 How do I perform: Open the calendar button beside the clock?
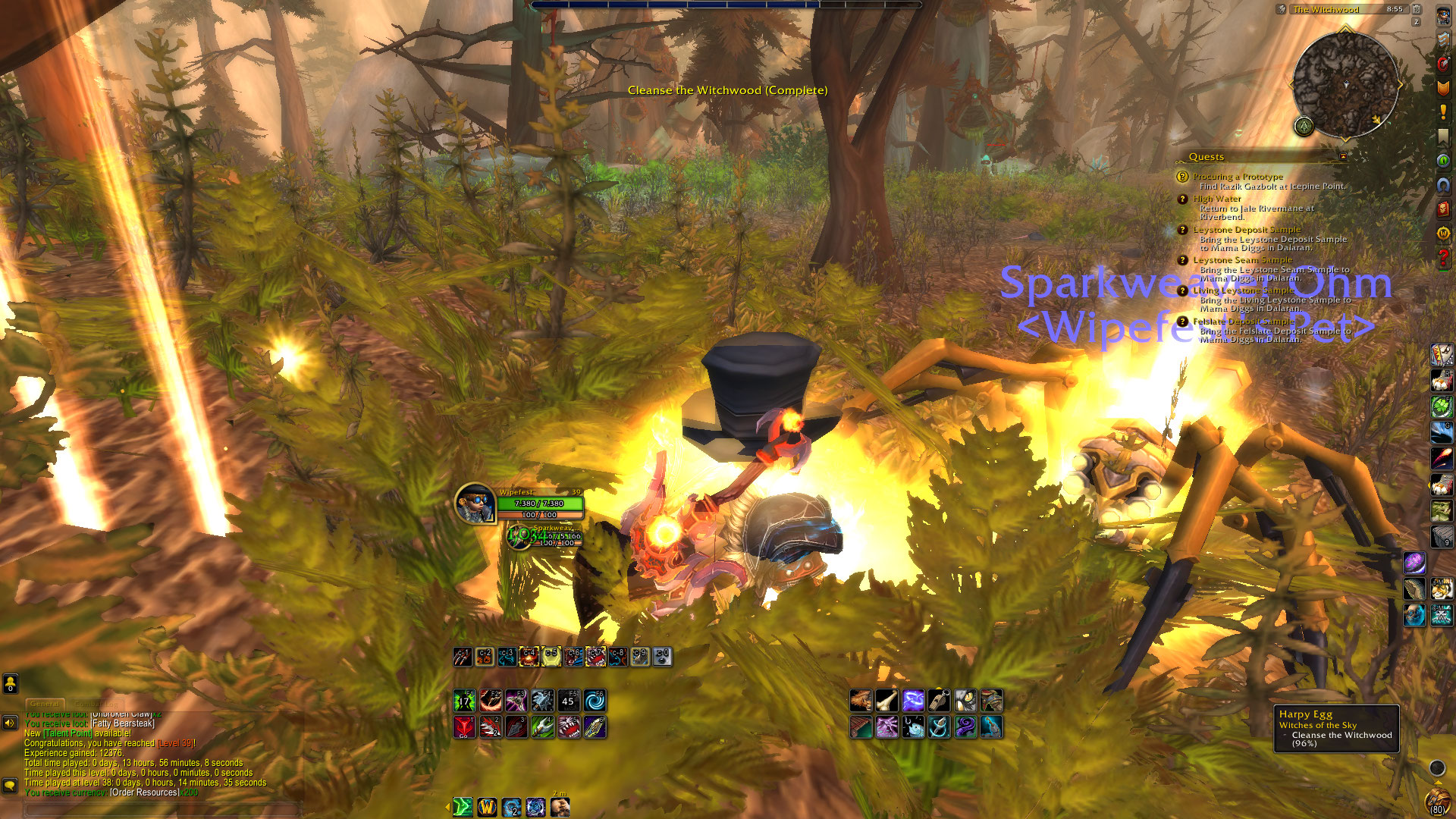(1416, 9)
